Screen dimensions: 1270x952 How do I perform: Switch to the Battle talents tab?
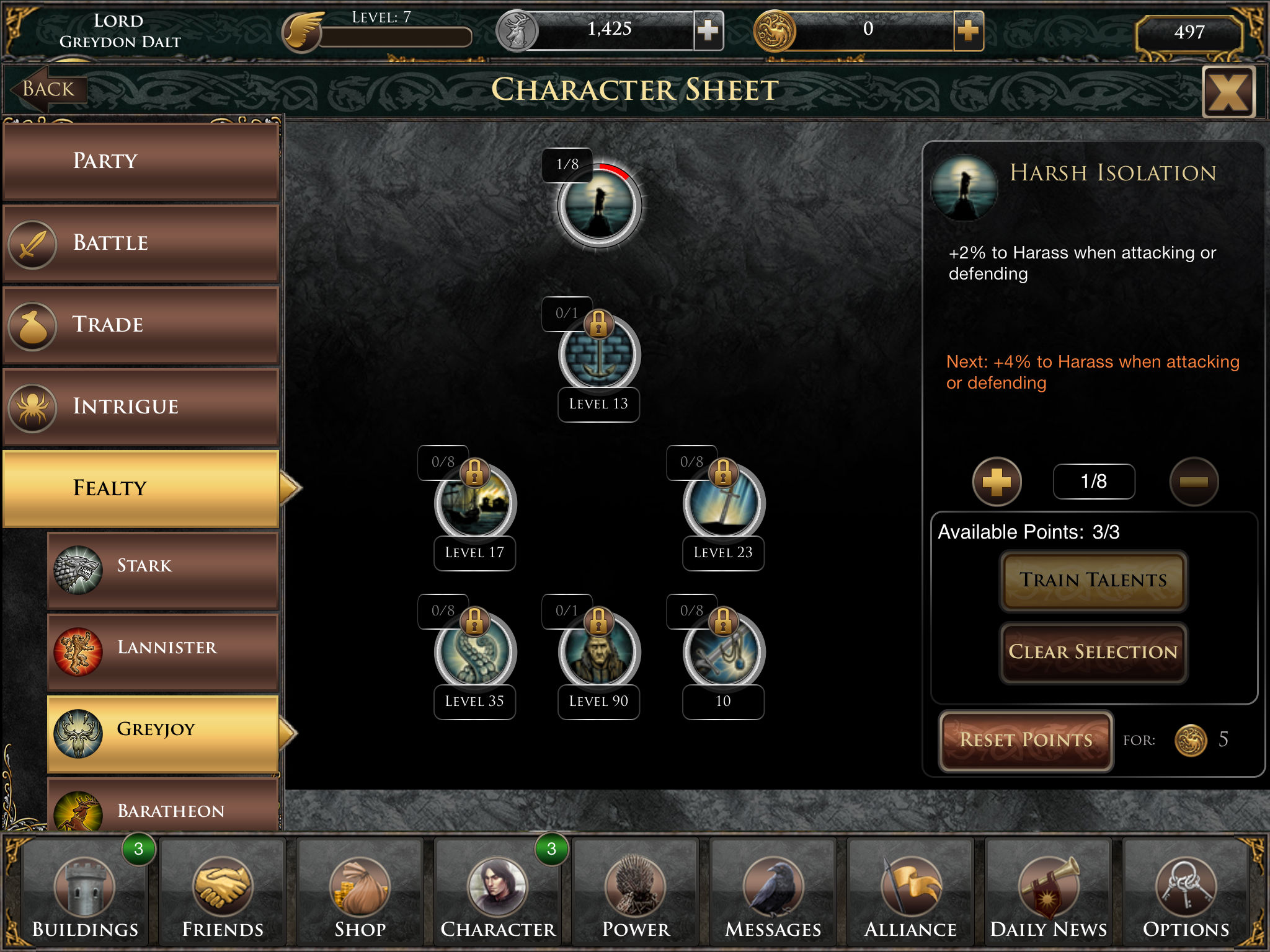(141, 243)
